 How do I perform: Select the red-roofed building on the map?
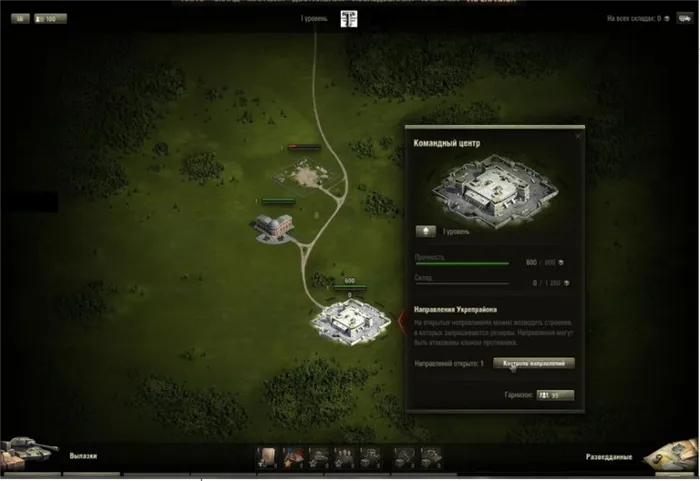coord(273,224)
